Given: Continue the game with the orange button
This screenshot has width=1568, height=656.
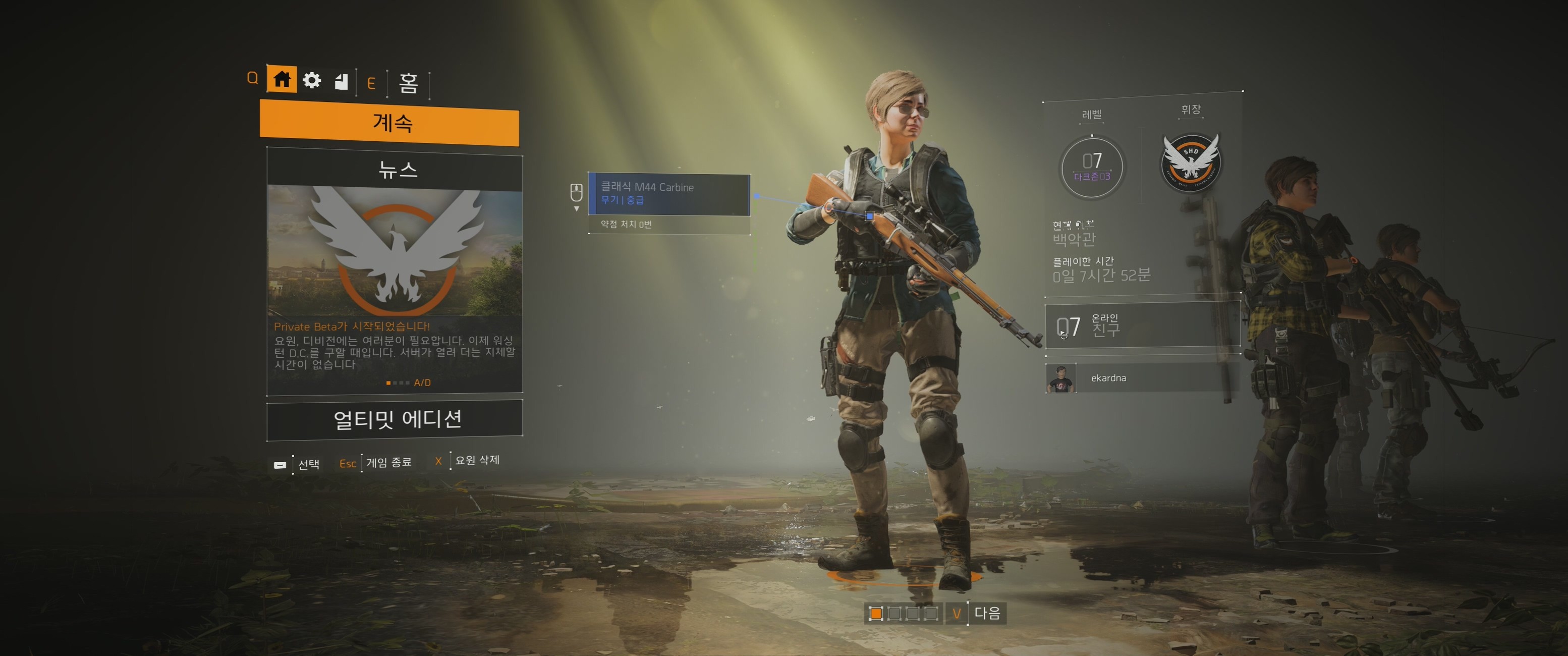Looking at the screenshot, I should [389, 124].
